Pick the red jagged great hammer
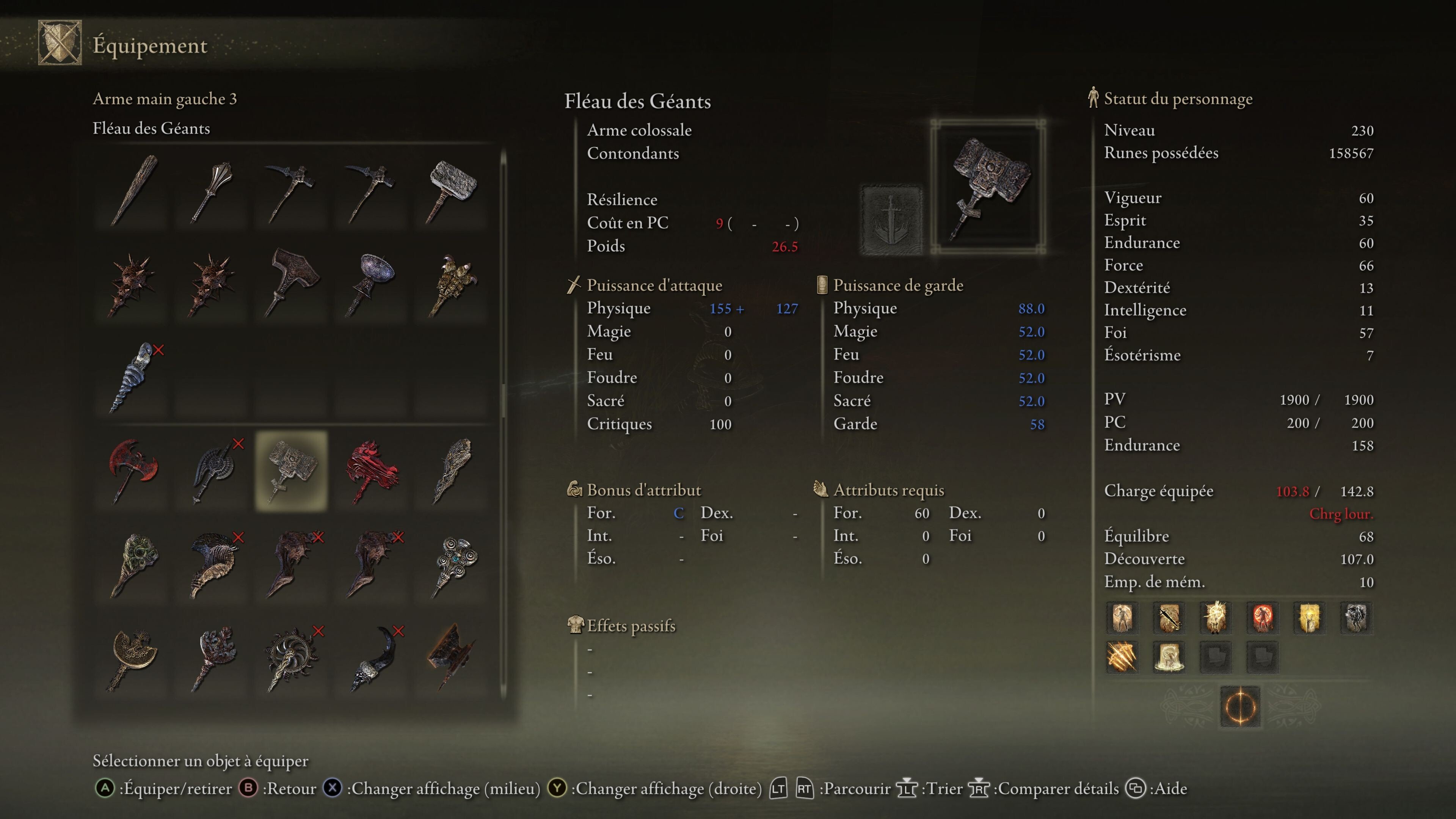The width and height of the screenshot is (1456, 819). click(x=372, y=471)
